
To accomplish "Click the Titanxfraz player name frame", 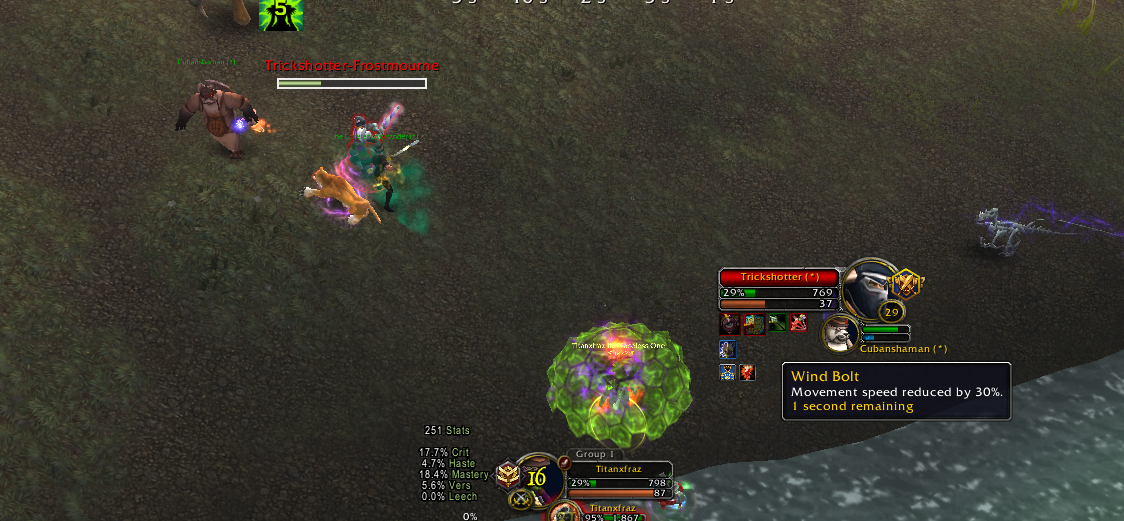I will (x=619, y=469).
